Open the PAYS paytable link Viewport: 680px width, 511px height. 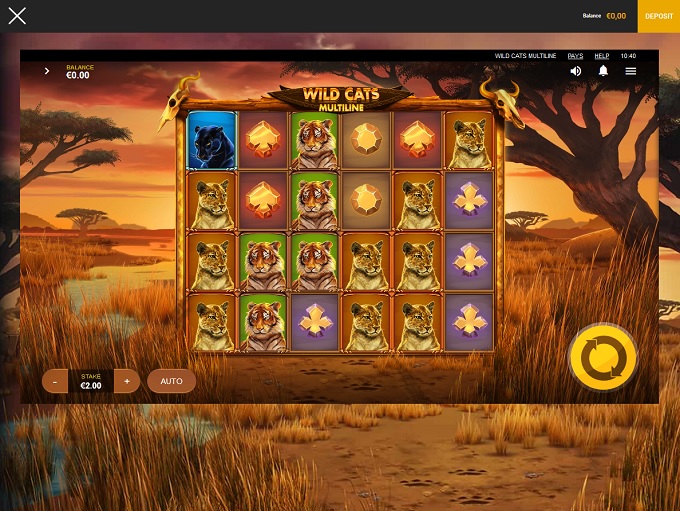pos(575,56)
